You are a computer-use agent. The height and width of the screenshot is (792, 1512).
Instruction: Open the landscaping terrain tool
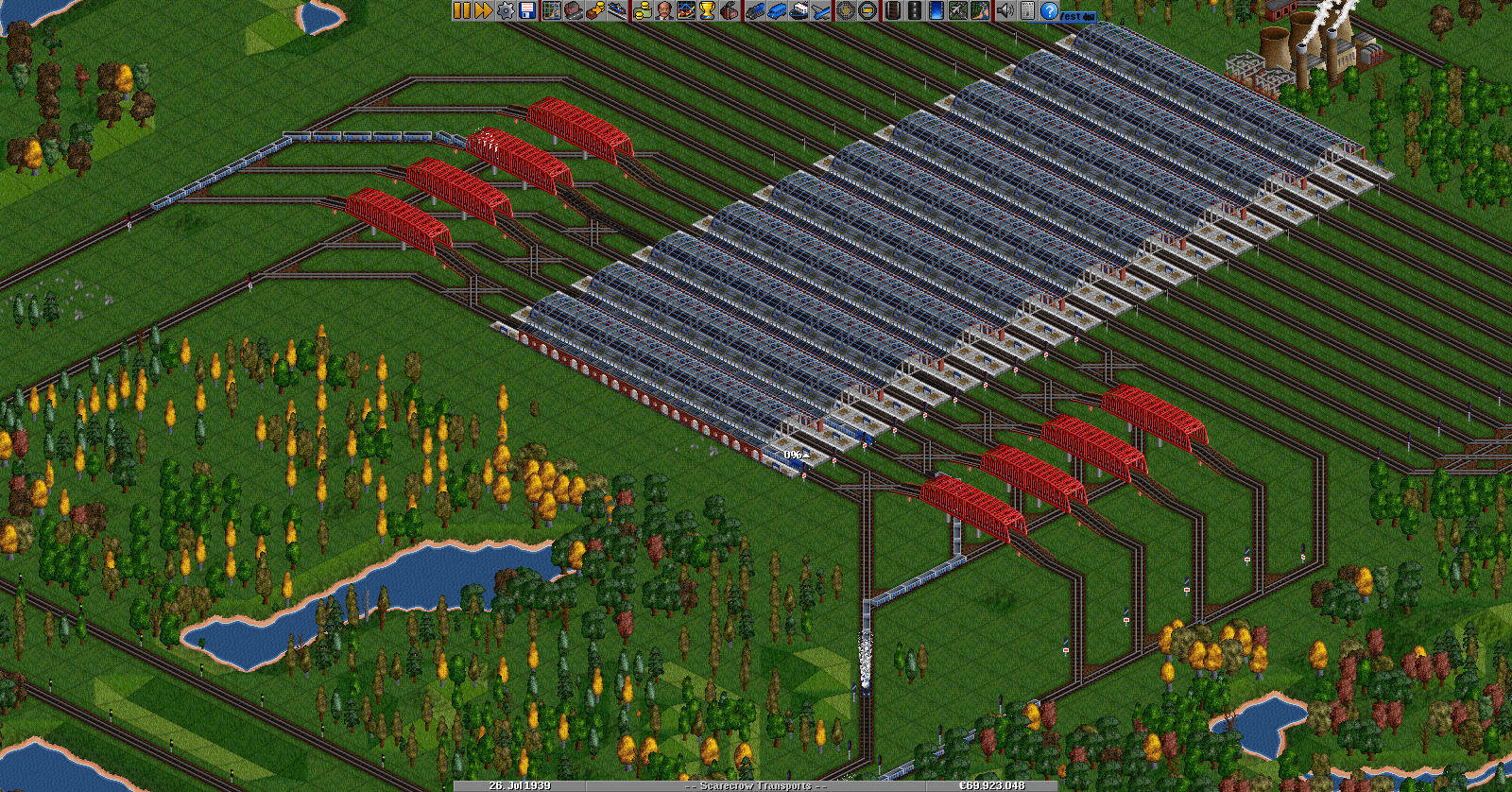click(980, 10)
